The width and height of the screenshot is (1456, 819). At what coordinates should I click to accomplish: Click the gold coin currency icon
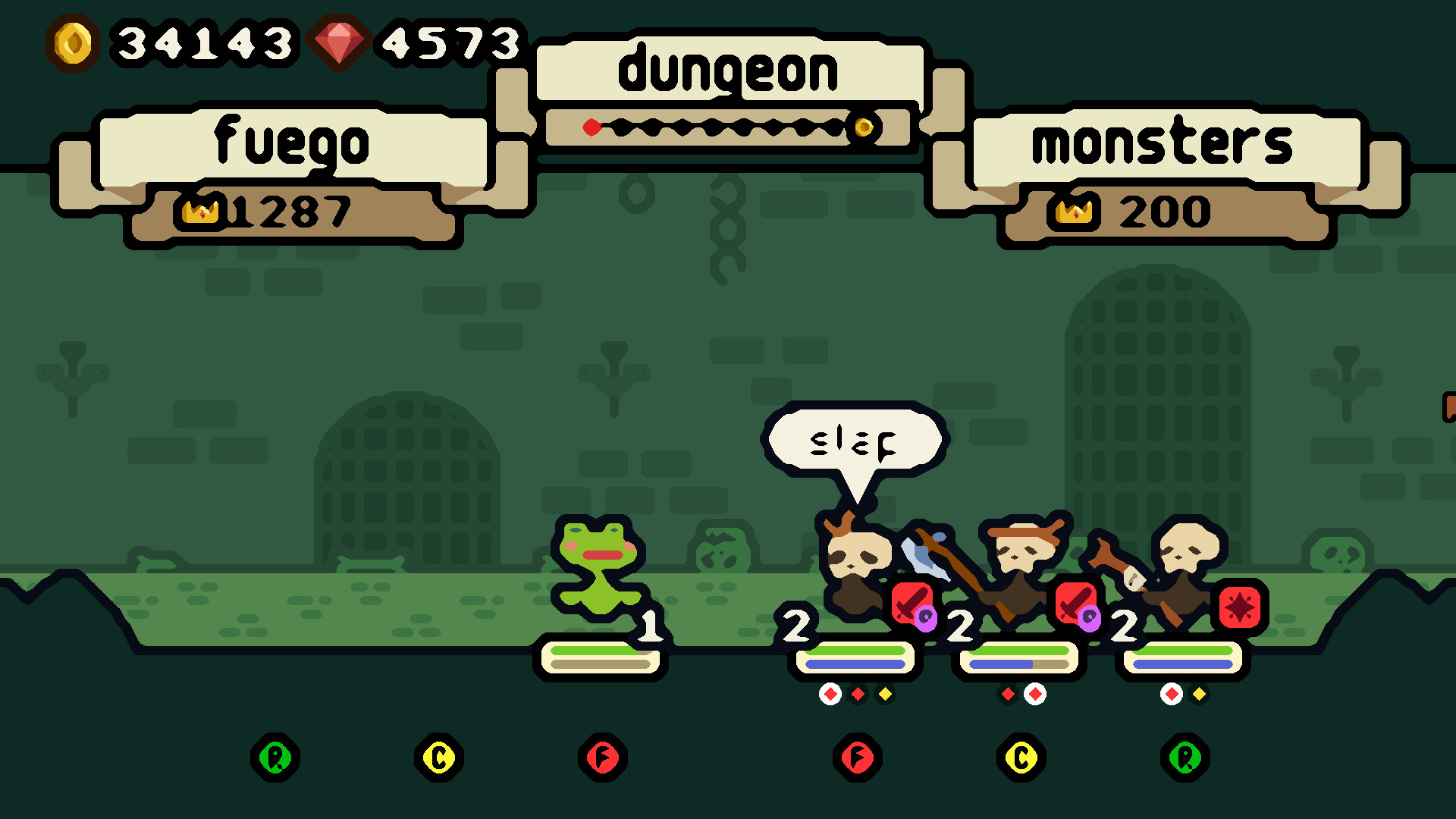[x=72, y=43]
